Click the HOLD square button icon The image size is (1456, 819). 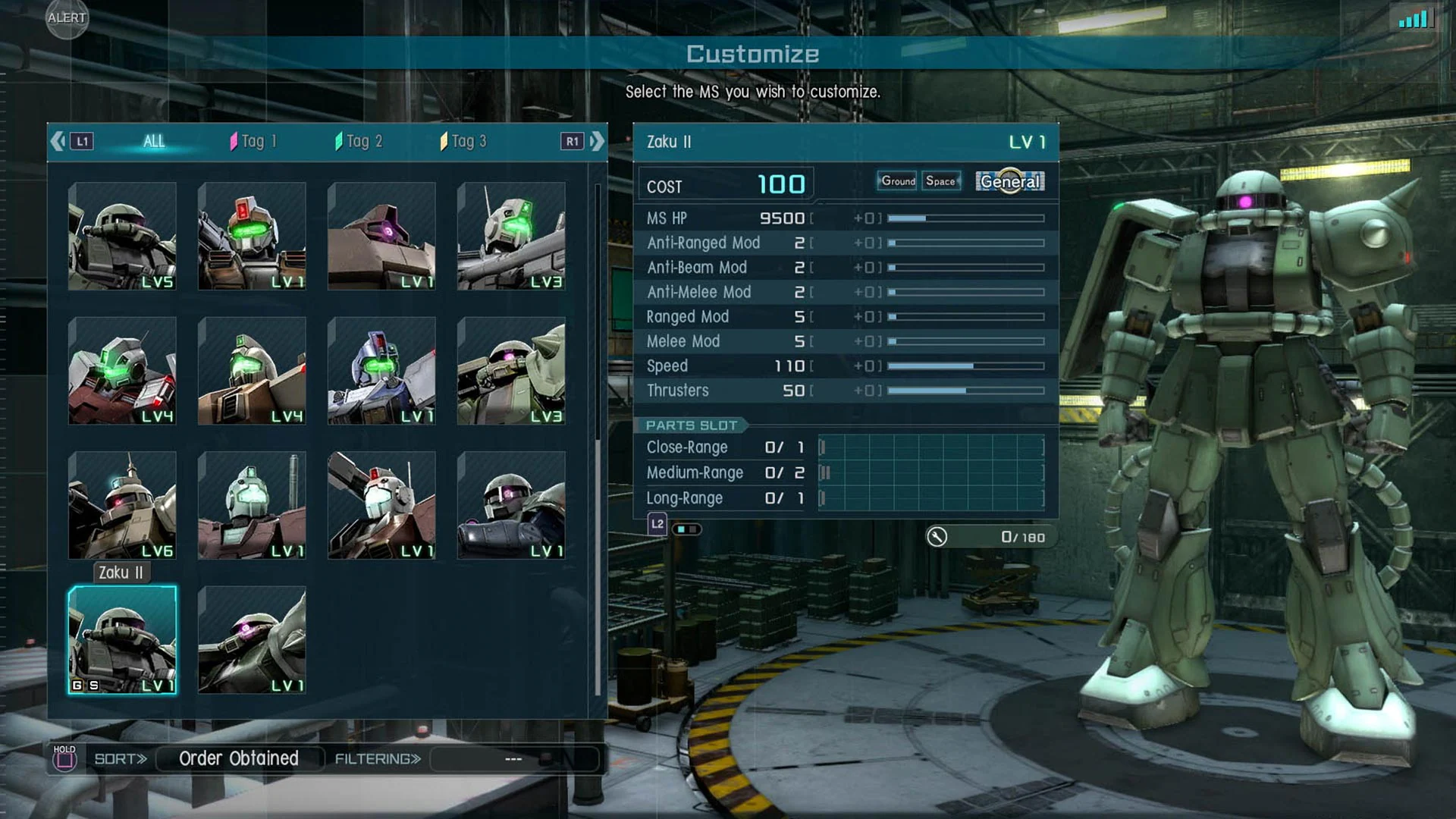tap(64, 758)
